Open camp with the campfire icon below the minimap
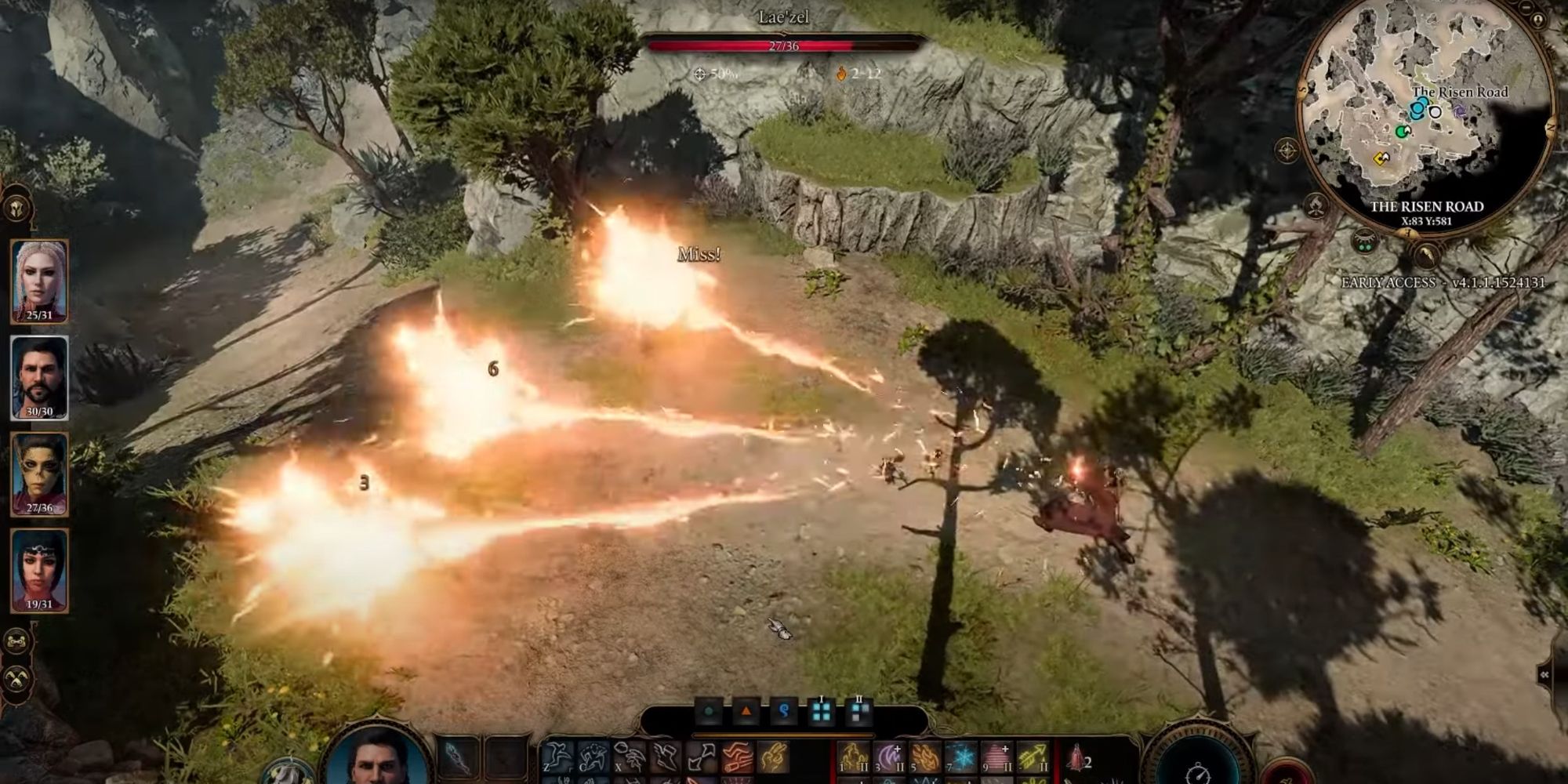This screenshot has width=1568, height=784. coord(1316,205)
